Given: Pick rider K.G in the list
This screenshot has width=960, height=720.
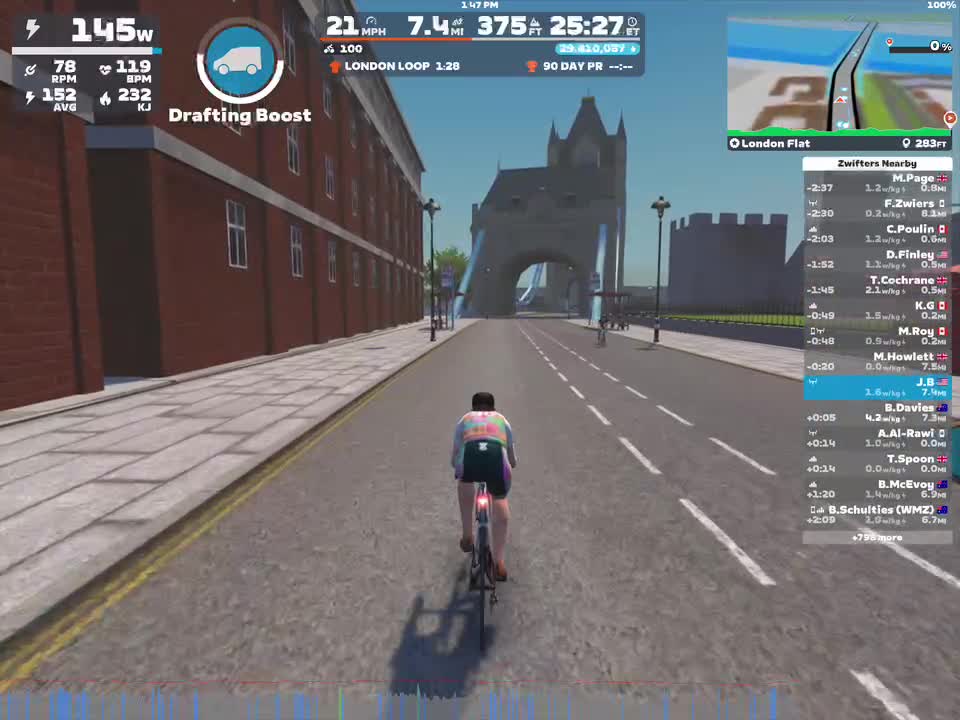Looking at the screenshot, I should 877,310.
